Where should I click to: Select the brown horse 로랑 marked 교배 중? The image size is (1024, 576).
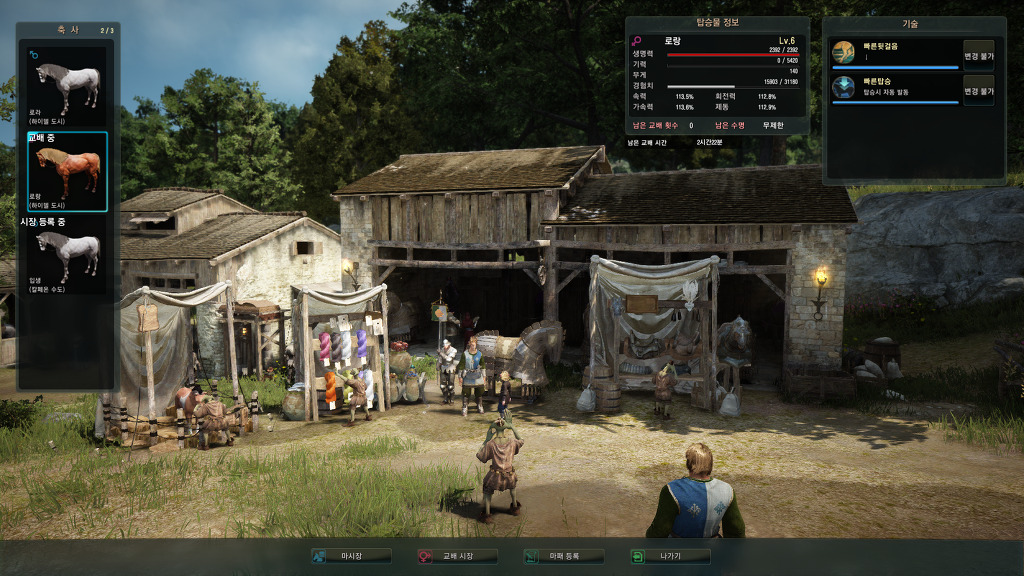(67, 170)
